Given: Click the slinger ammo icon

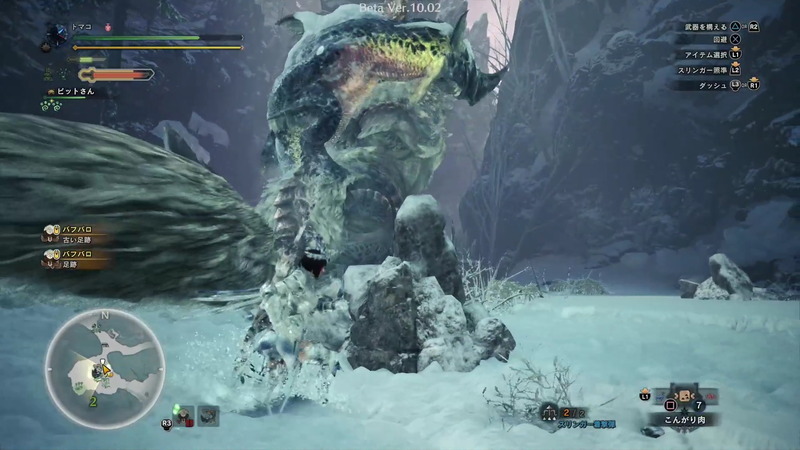Looking at the screenshot, I should (x=549, y=412).
